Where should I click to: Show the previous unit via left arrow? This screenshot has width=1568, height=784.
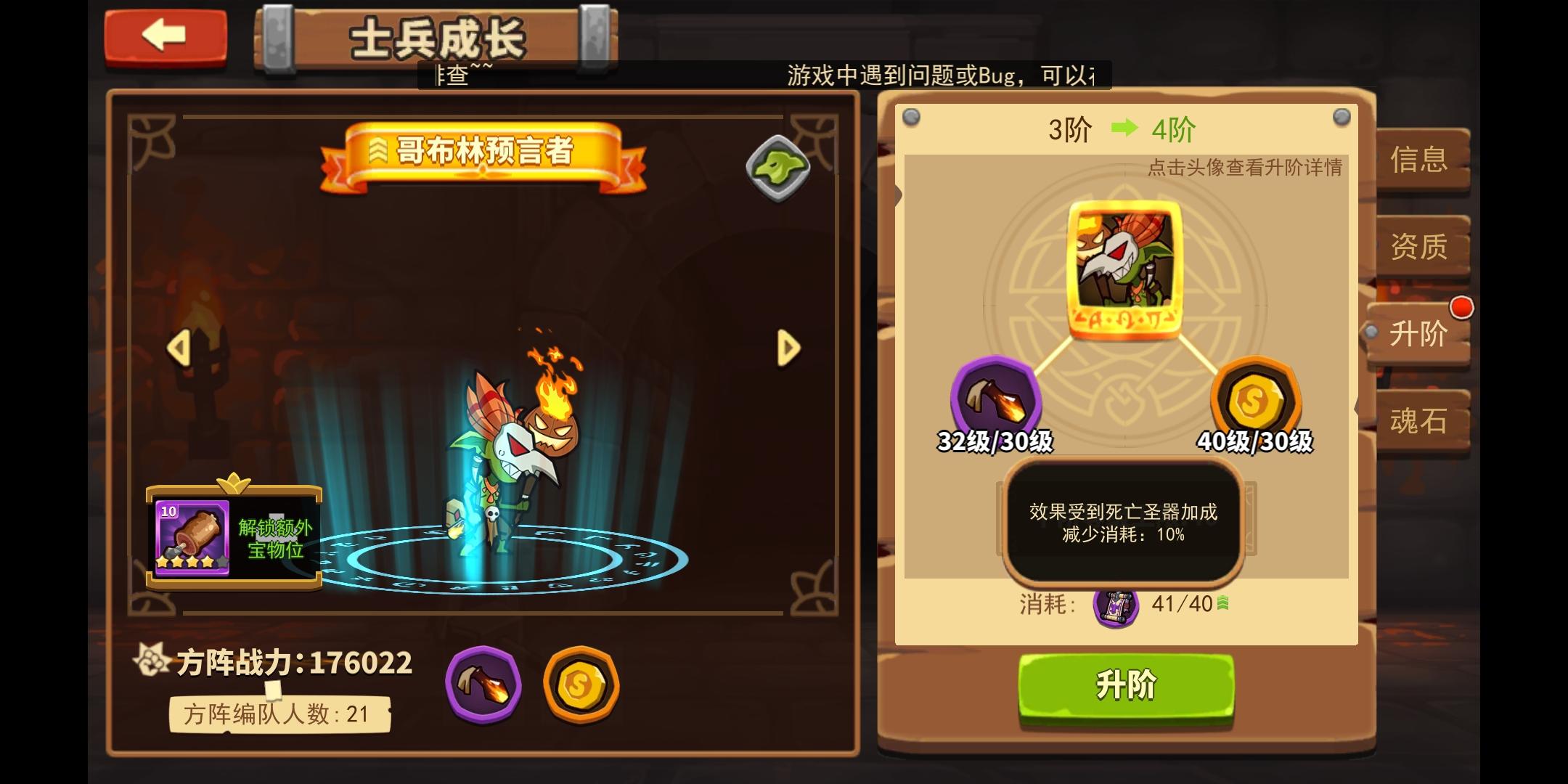(180, 347)
